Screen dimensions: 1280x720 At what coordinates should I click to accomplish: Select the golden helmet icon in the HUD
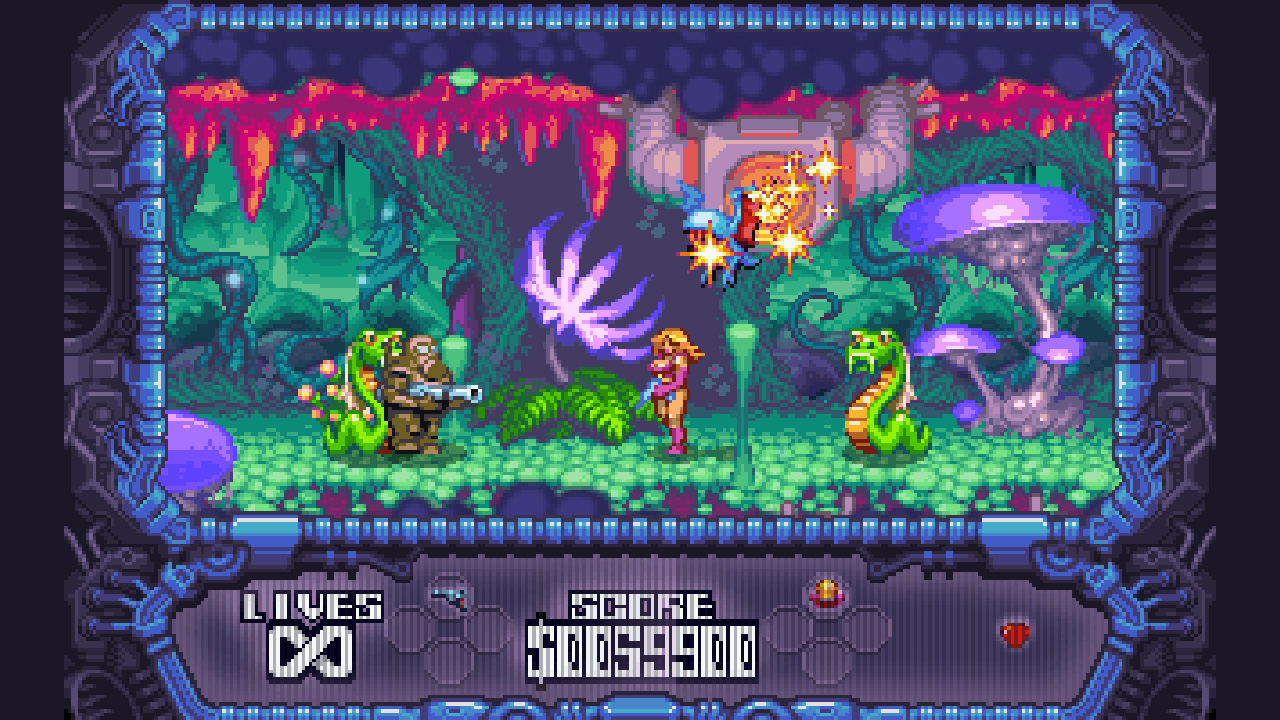[825, 594]
